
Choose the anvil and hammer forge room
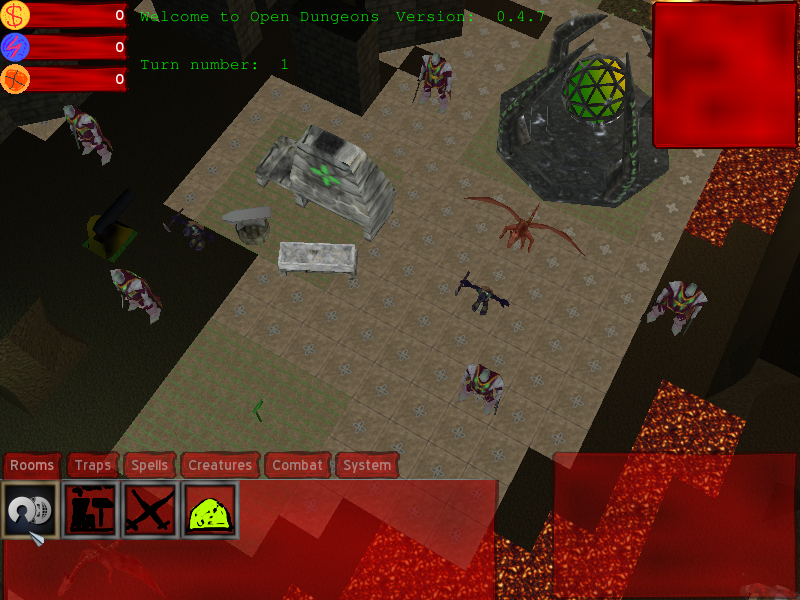(x=90, y=509)
